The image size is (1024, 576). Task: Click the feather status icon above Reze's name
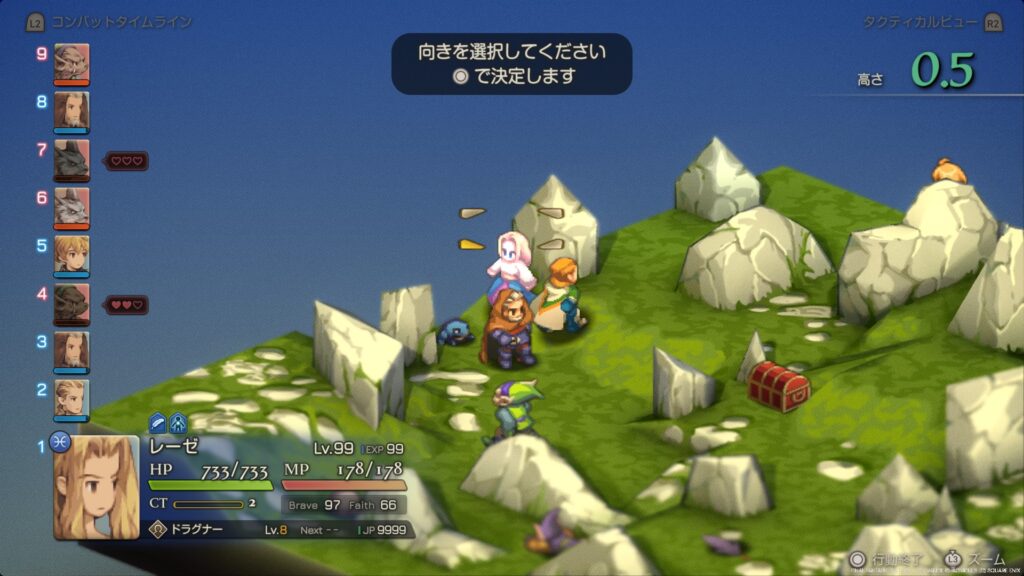158,423
